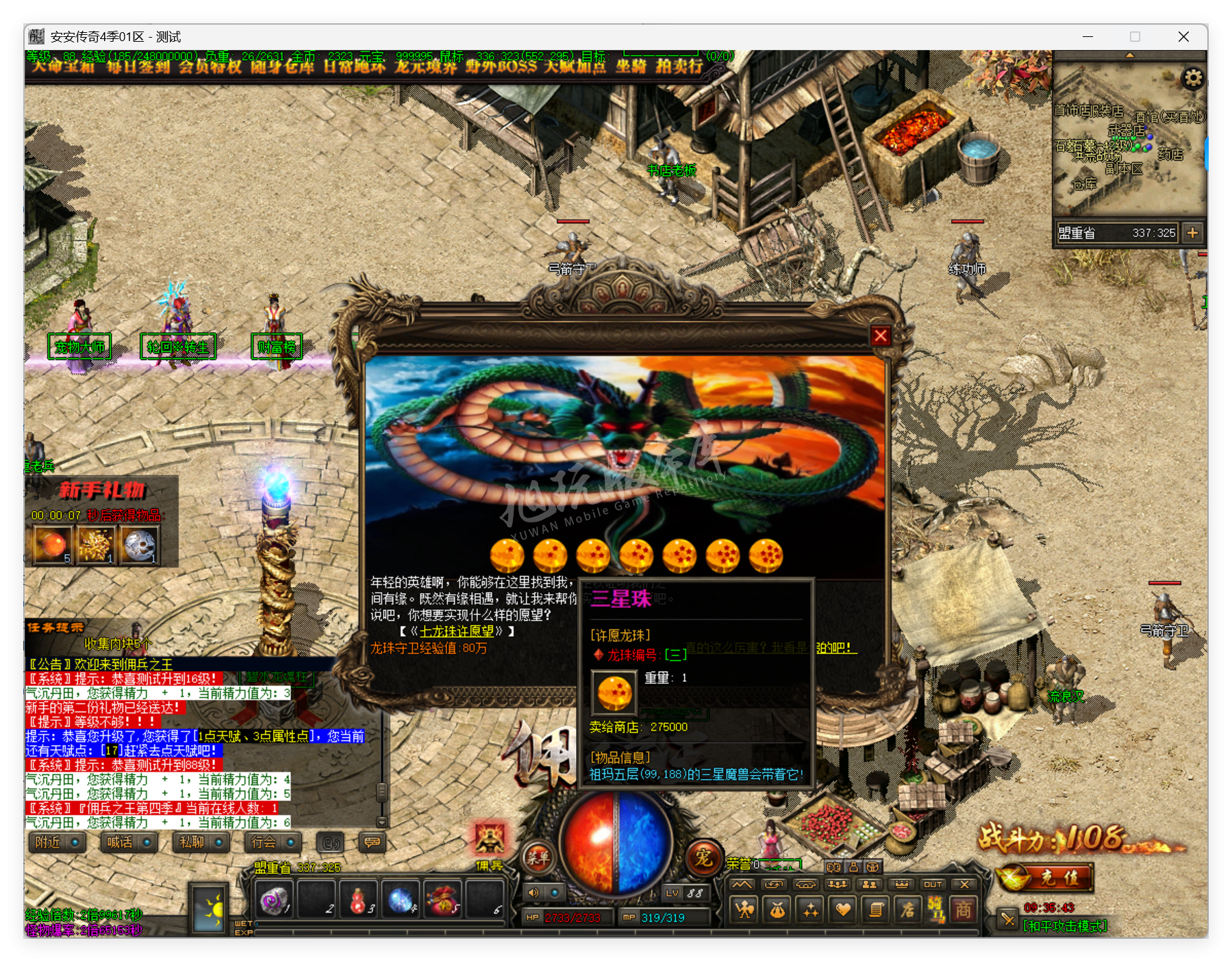The width and height of the screenshot is (1232, 962).
Task: Open the minimap settings gear icon
Action: coord(1193,78)
